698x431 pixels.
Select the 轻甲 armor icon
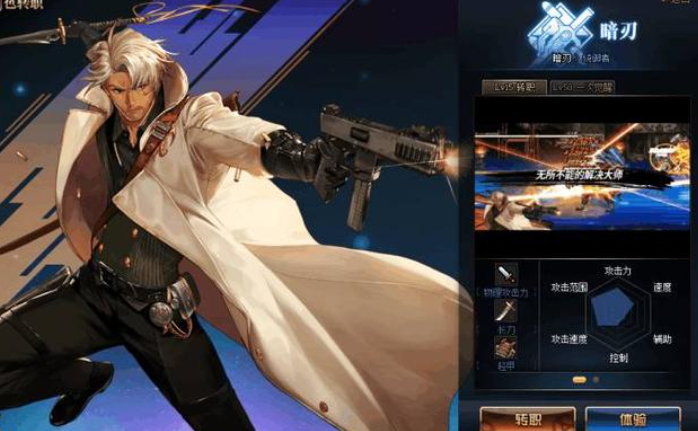coord(508,347)
